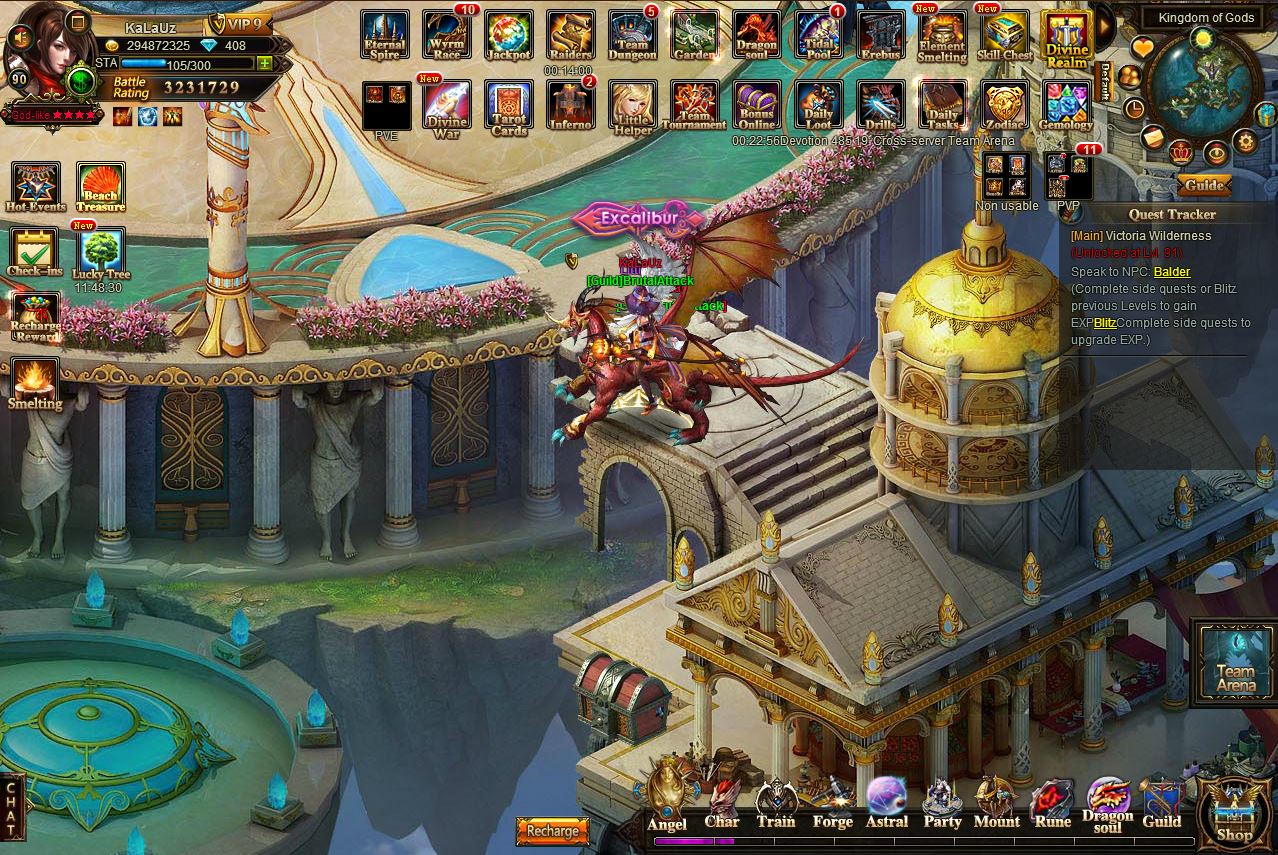Open the Eternal Spire event
The width and height of the screenshot is (1278, 855).
[385, 36]
